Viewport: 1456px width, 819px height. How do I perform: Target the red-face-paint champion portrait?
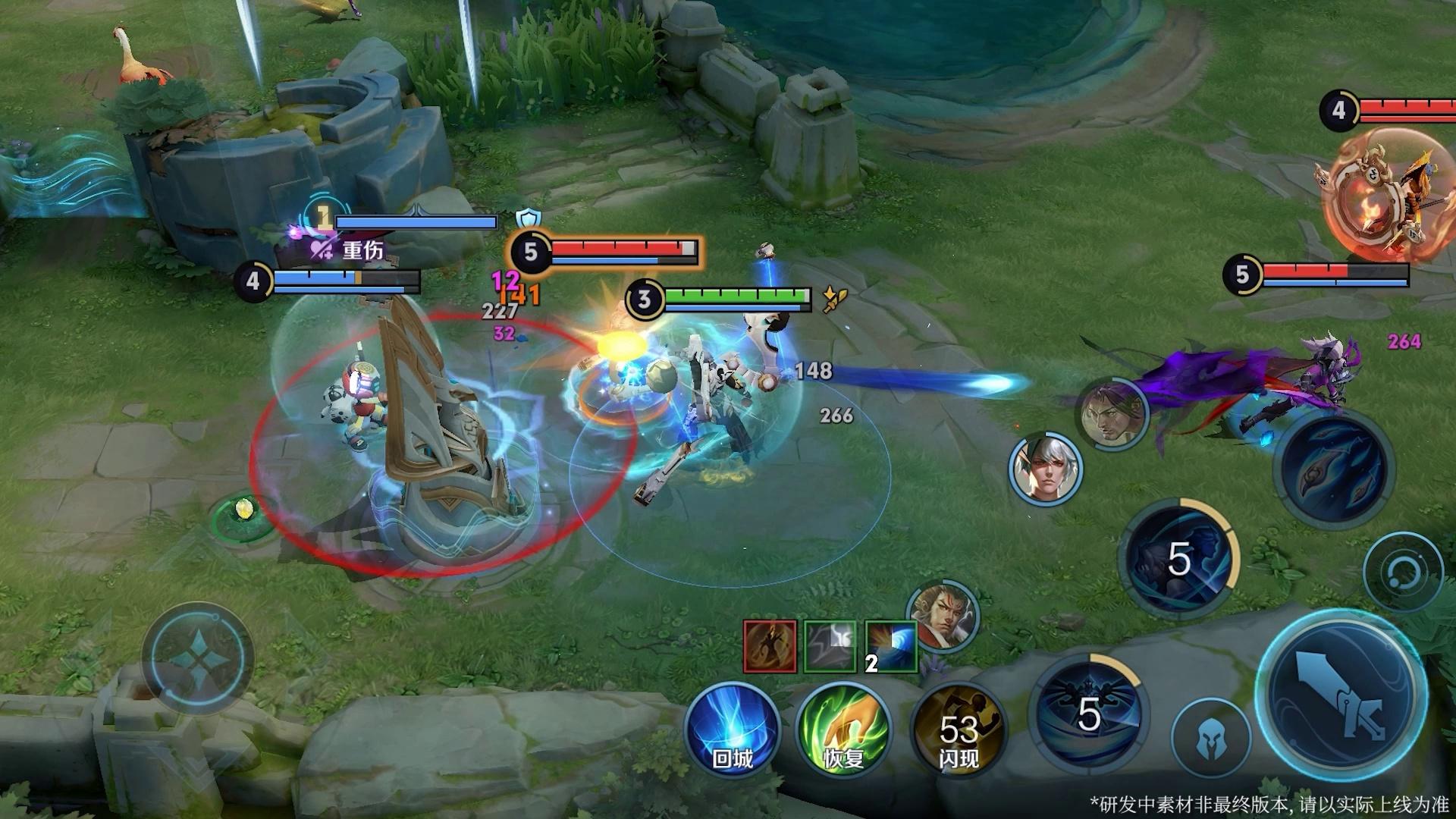tap(943, 617)
